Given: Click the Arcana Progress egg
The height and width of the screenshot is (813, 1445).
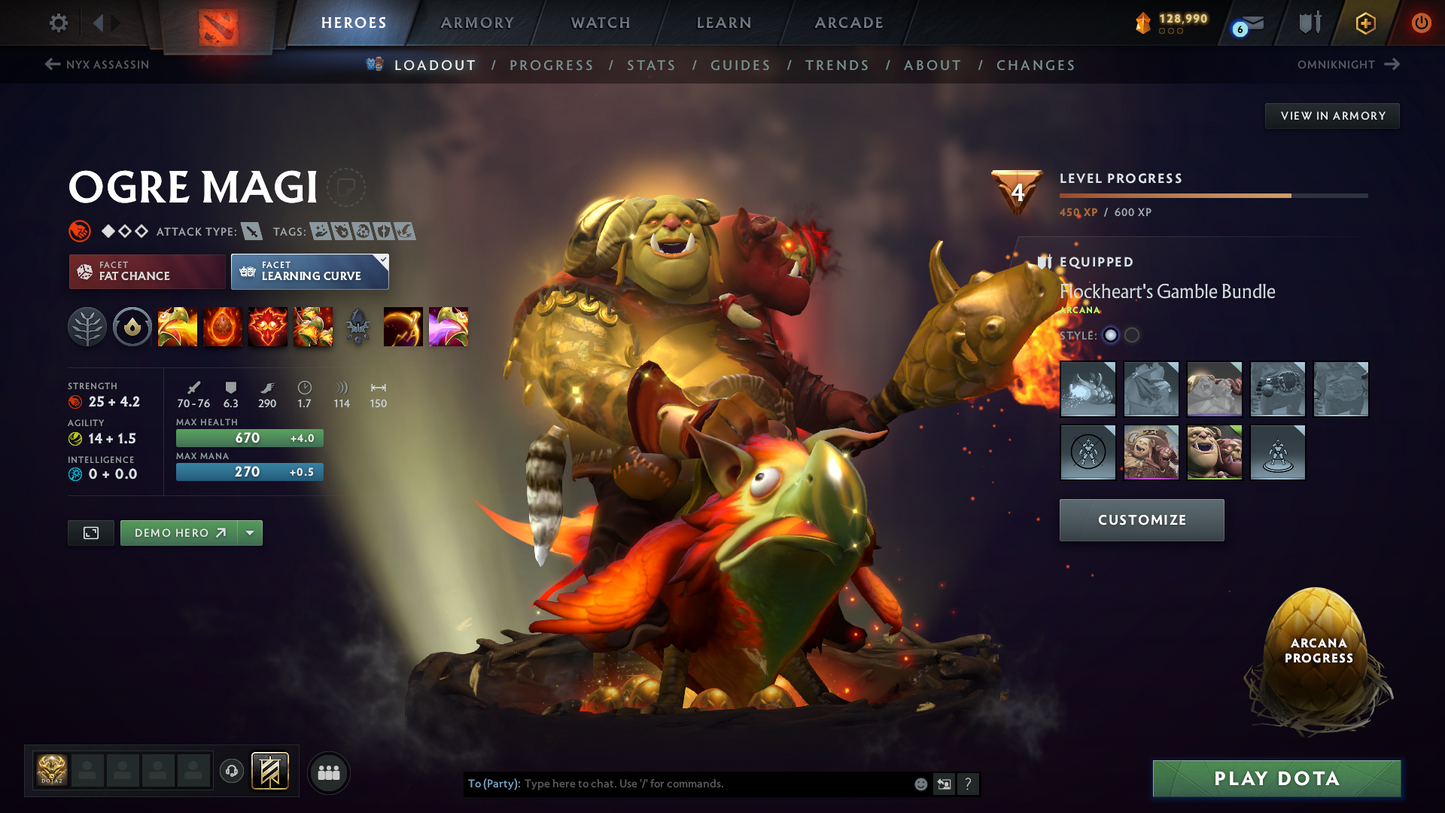Looking at the screenshot, I should click(x=1318, y=655).
